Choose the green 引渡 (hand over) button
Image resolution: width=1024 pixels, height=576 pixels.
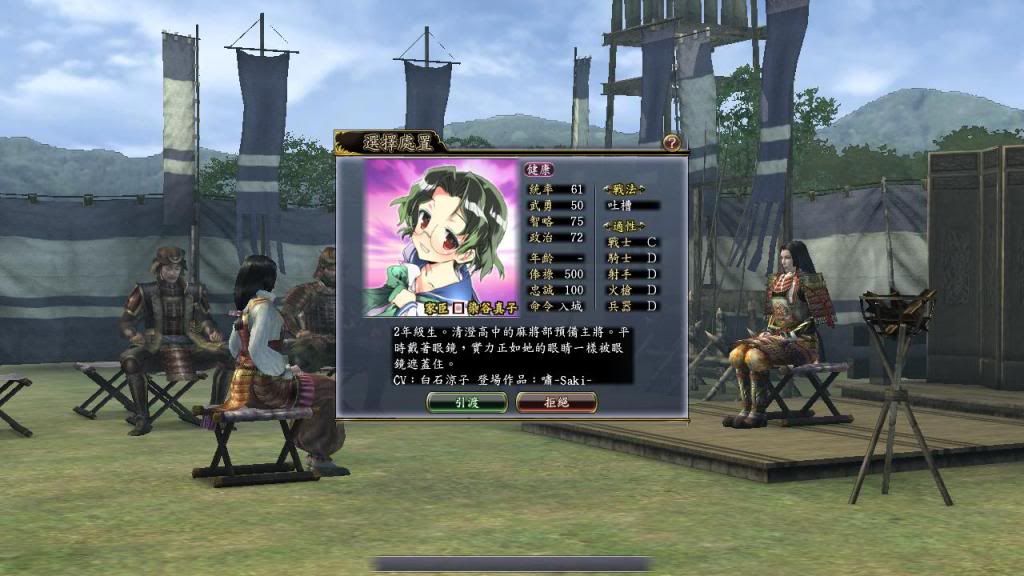[x=466, y=402]
